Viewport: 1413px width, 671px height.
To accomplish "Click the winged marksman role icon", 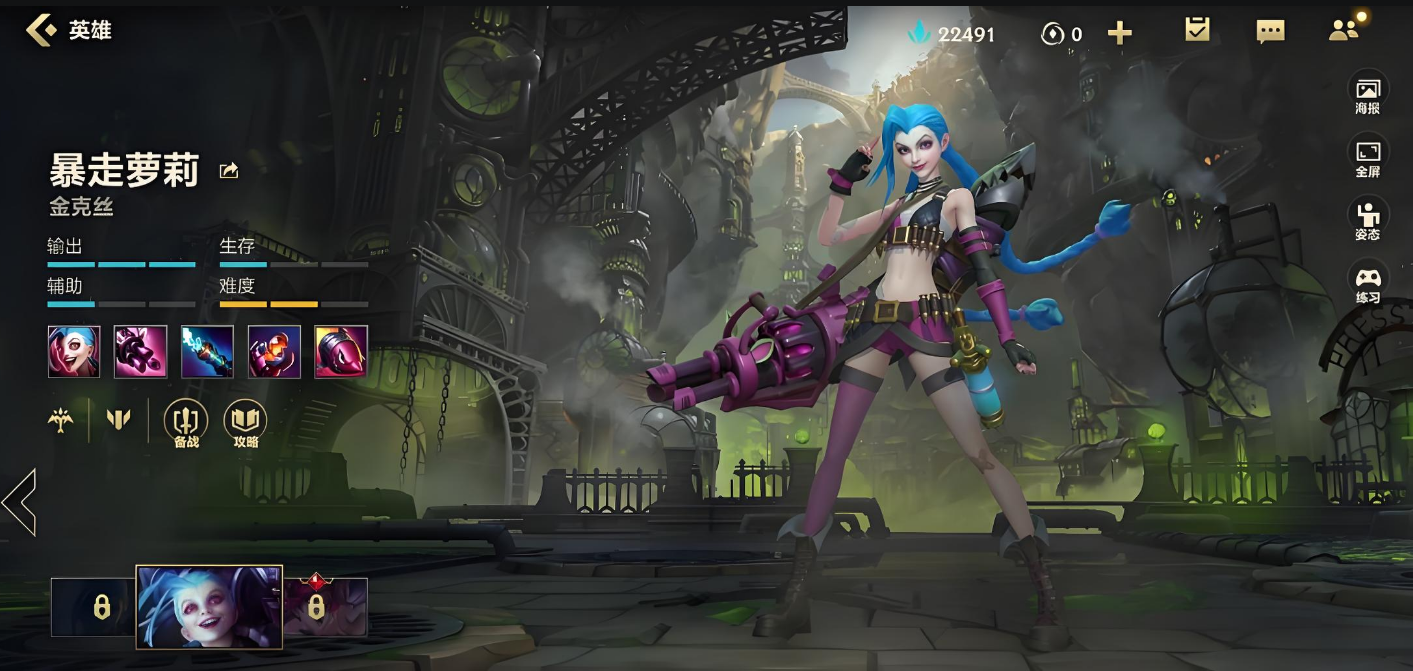I will (x=61, y=419).
